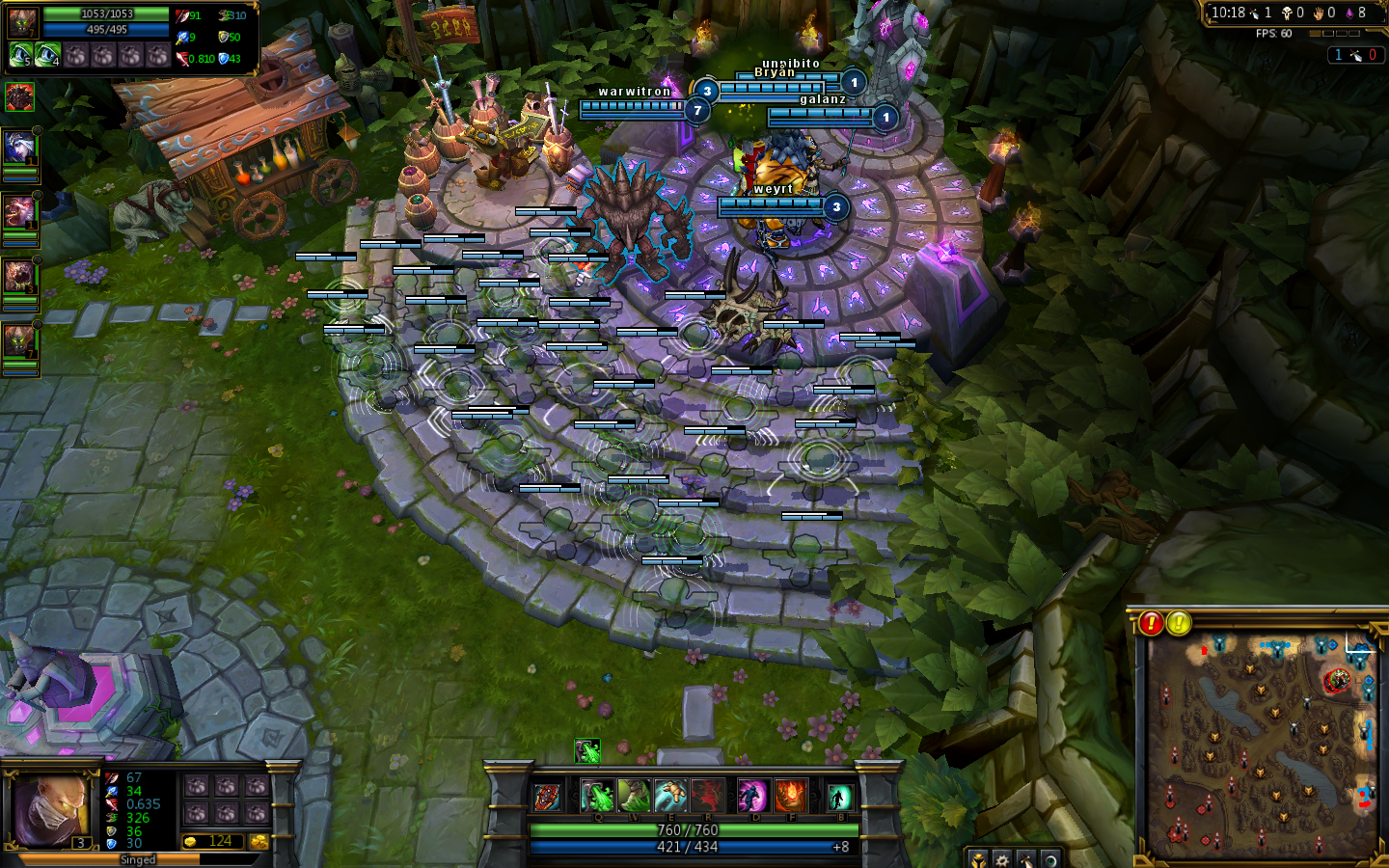Trigger the Insanity Potion R ultimate
Image resolution: width=1389 pixels, height=868 pixels.
coord(707,797)
